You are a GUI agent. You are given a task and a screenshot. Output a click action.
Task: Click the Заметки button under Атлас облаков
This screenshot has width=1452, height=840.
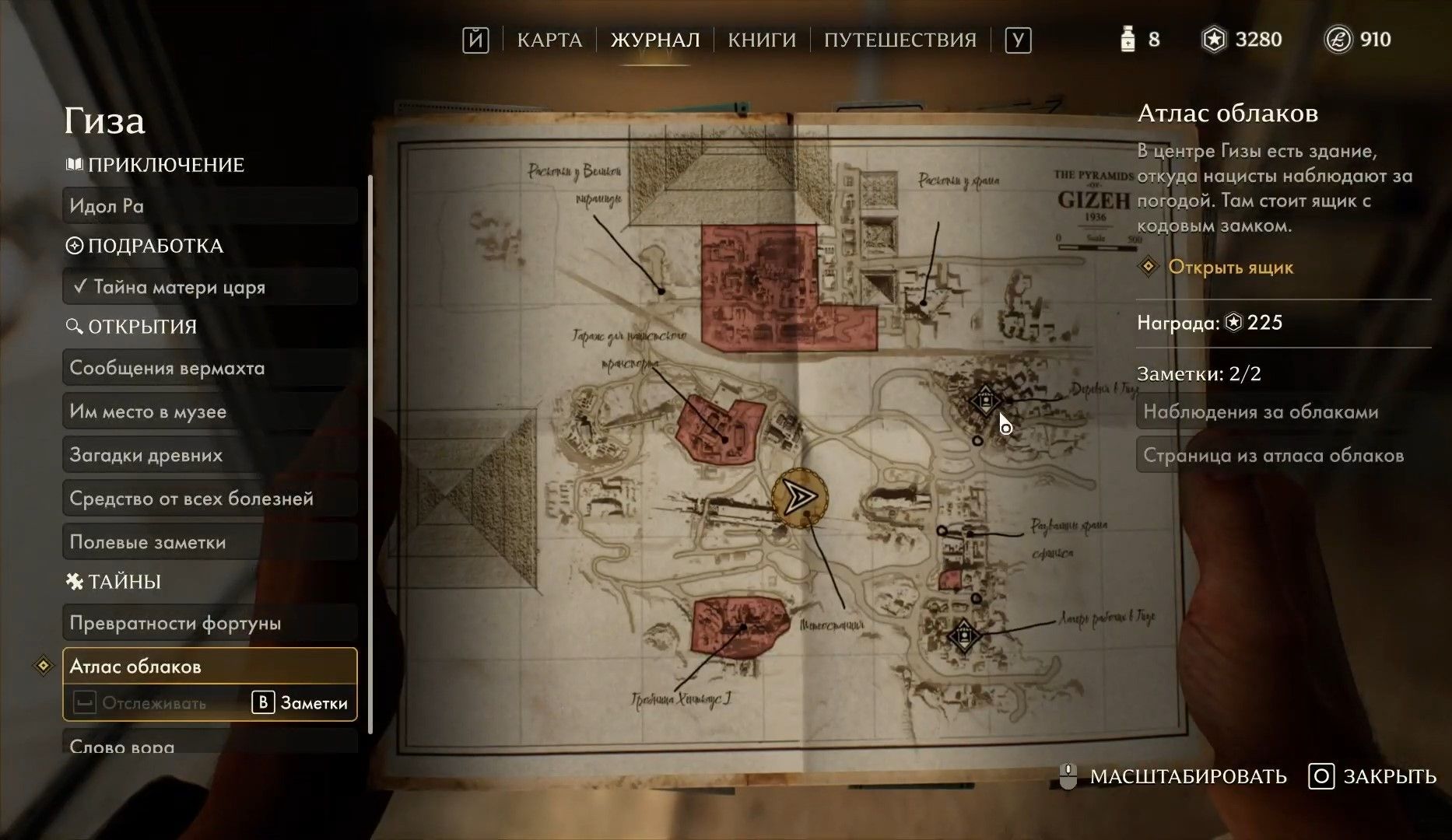click(x=300, y=703)
